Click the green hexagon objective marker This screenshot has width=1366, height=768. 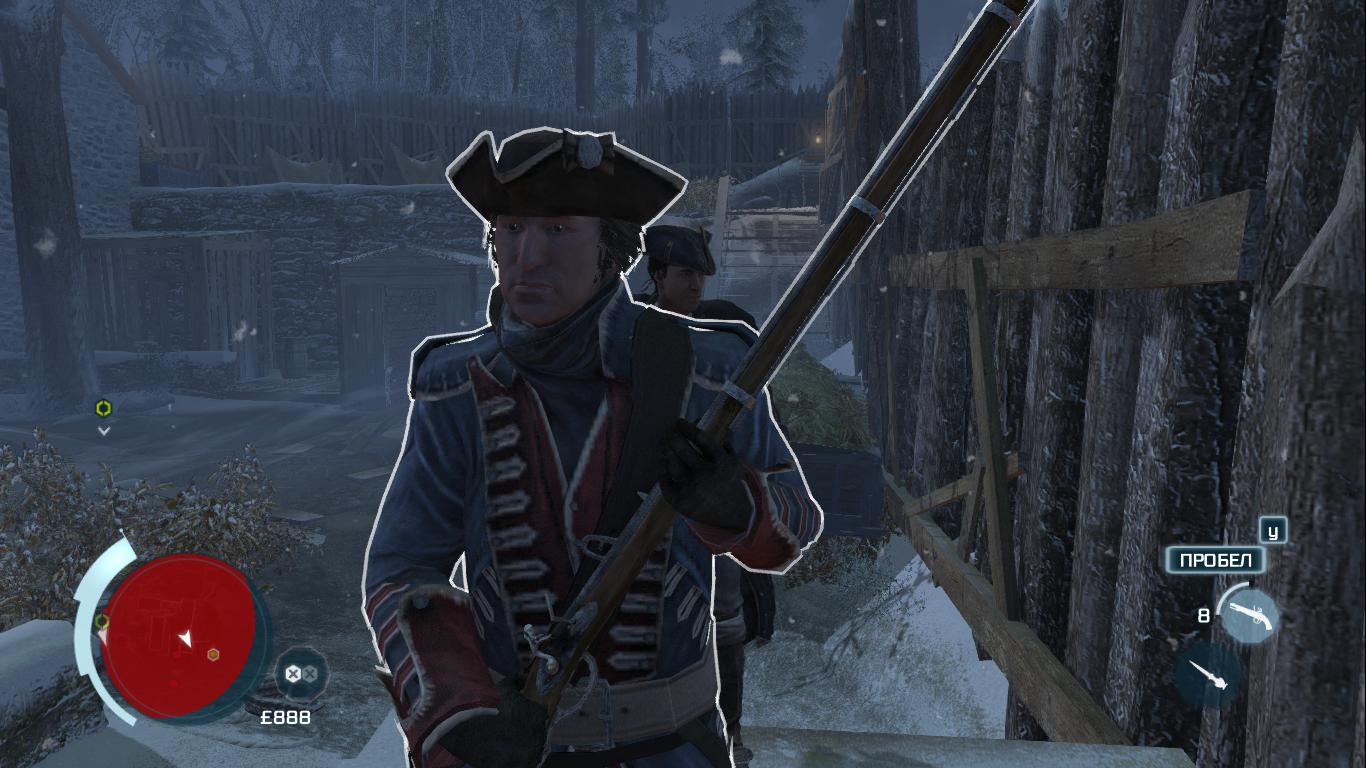pyautogui.click(x=102, y=408)
